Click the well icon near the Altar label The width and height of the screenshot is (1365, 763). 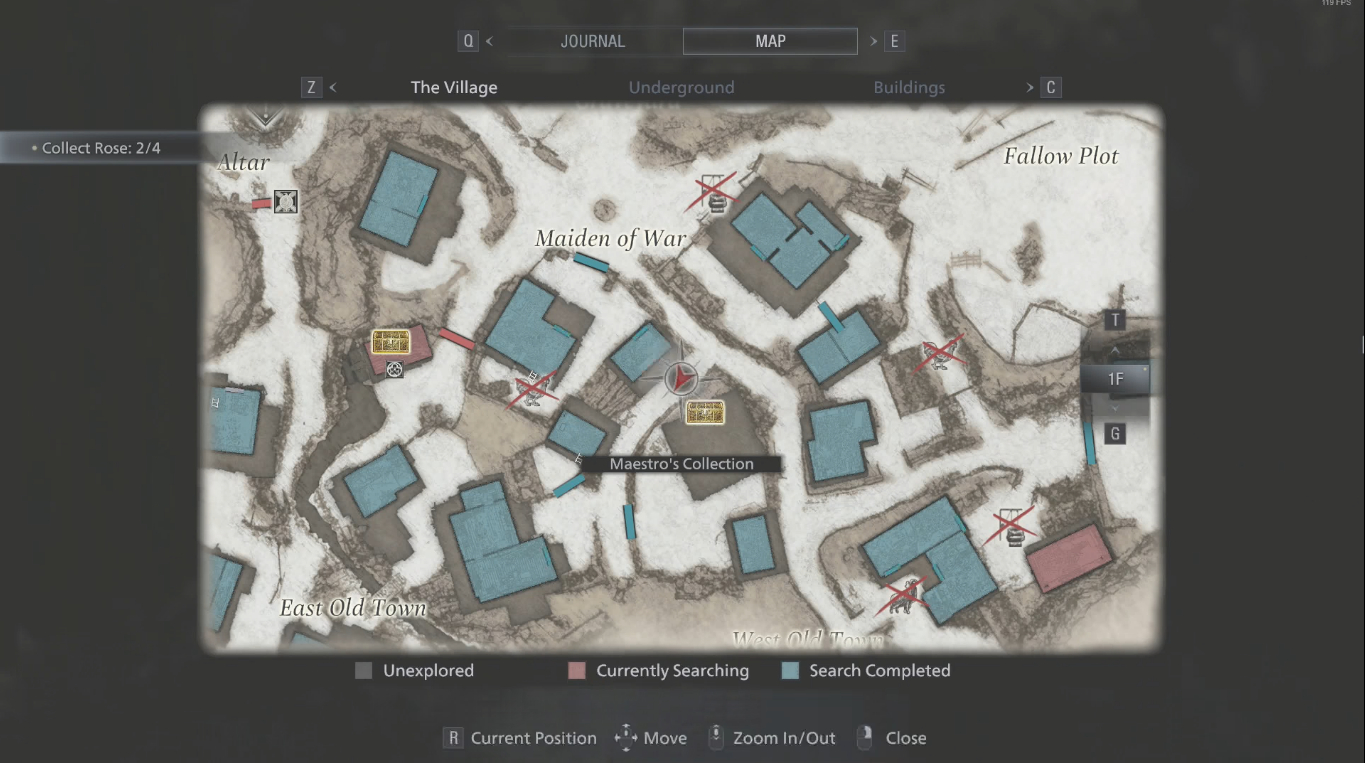tap(285, 201)
